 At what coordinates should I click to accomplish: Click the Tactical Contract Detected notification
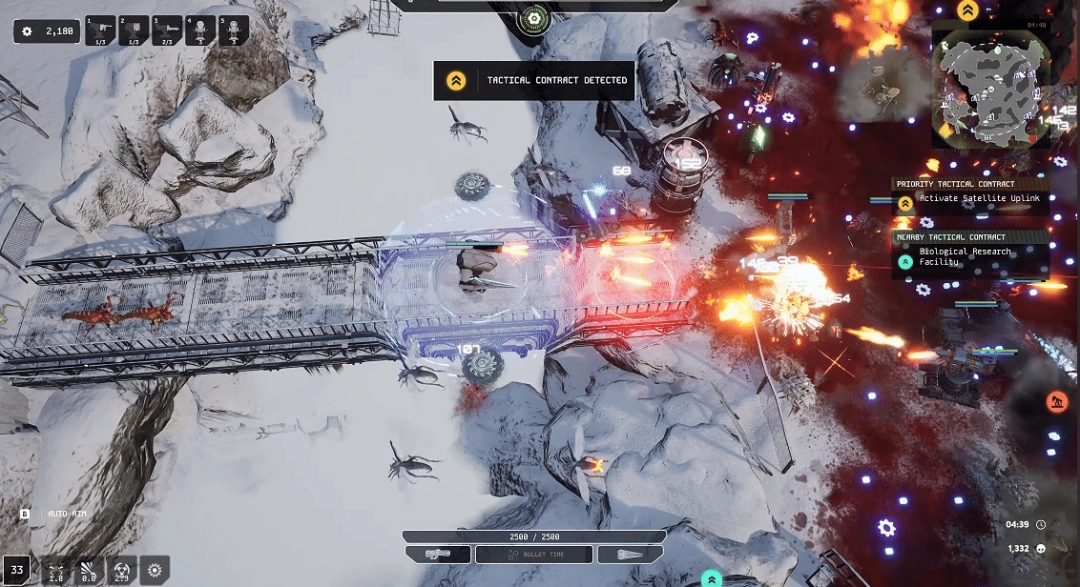click(534, 81)
